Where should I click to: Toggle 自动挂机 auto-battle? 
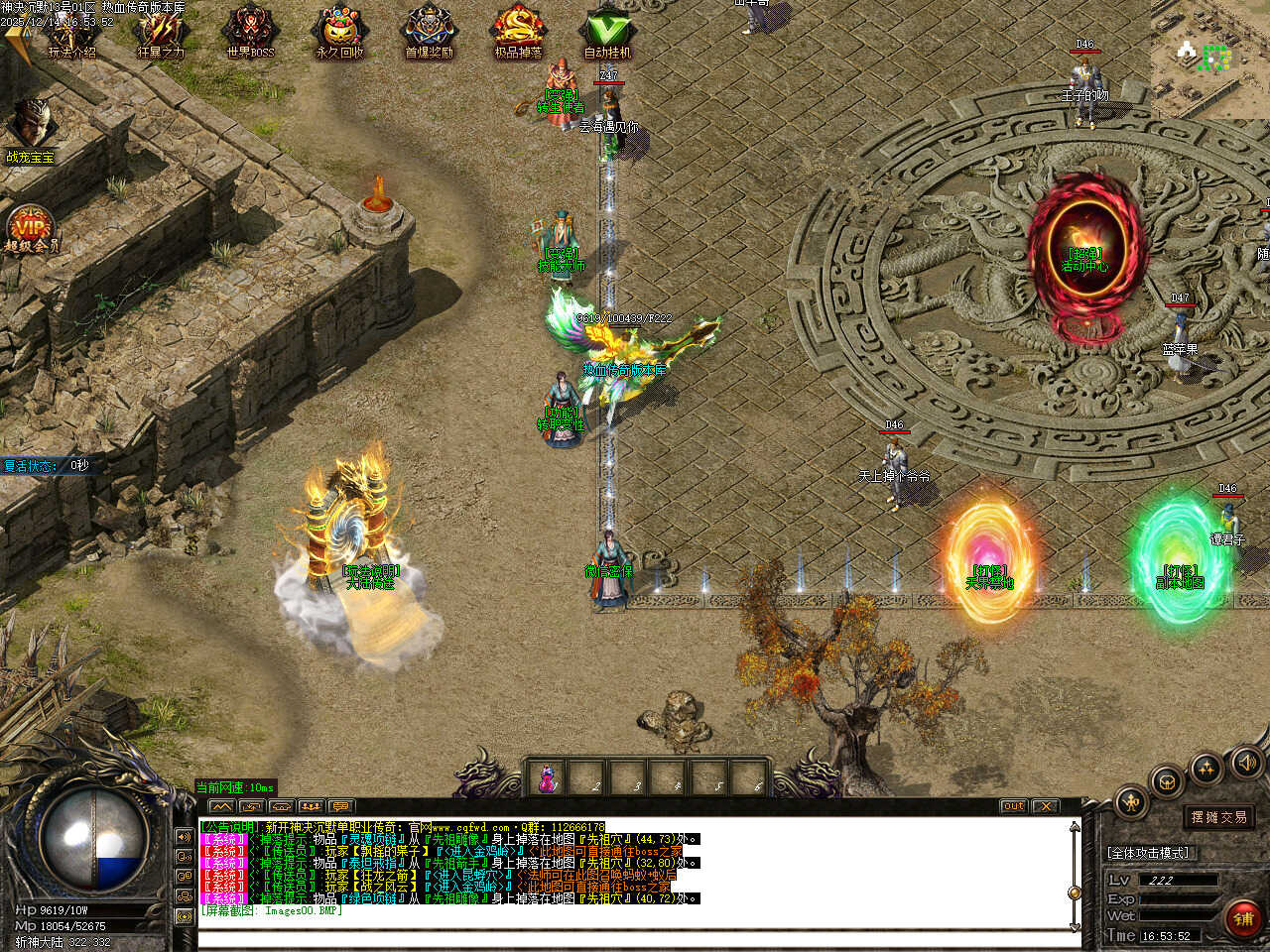coord(607,33)
